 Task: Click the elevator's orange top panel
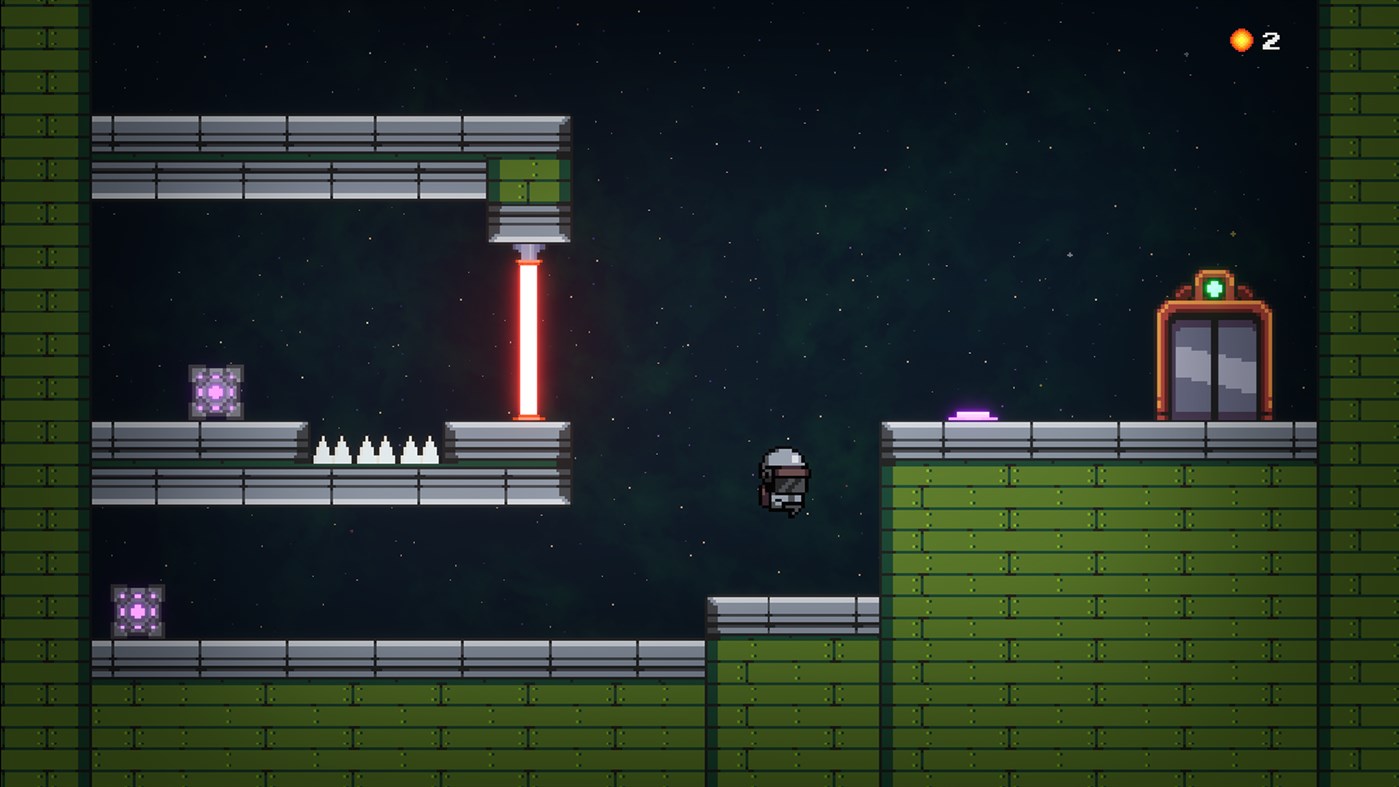[1216, 300]
